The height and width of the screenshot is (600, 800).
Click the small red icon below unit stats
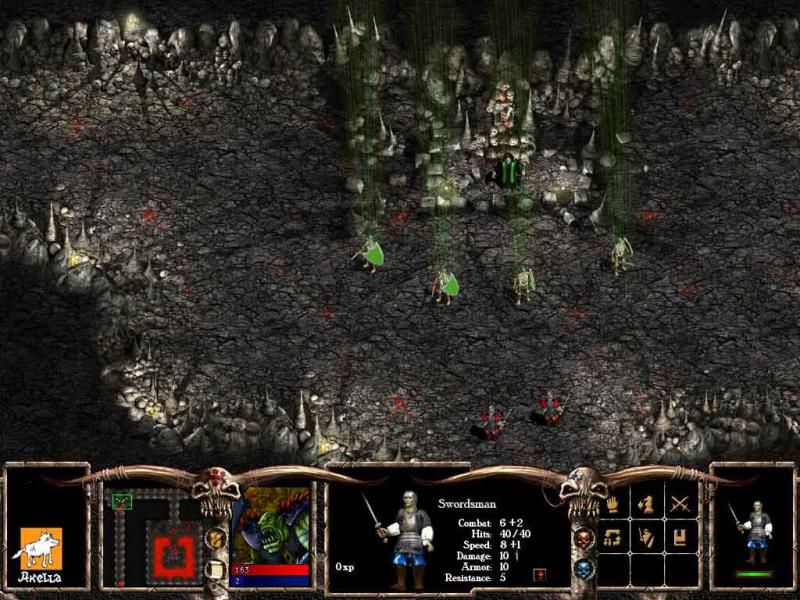pos(540,574)
